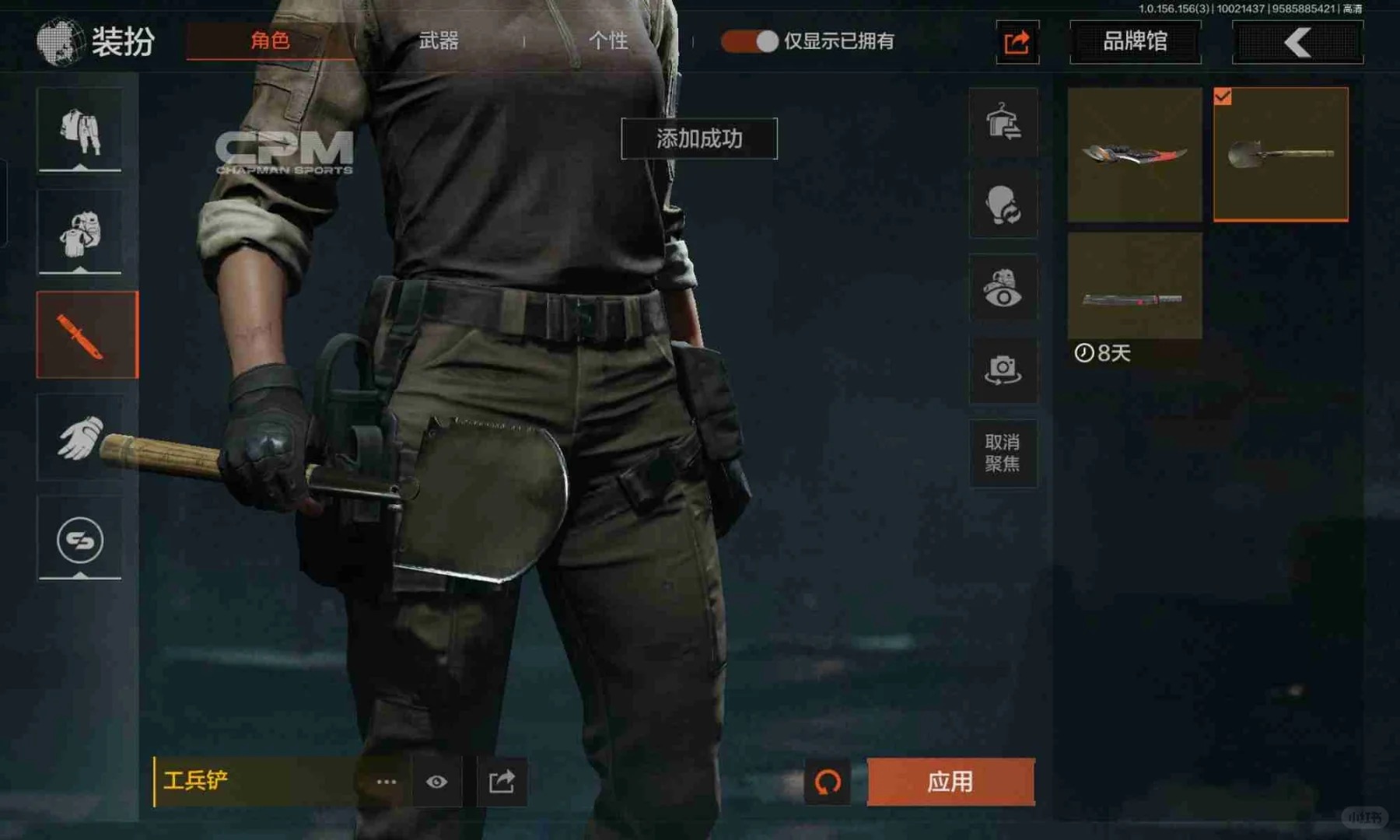Open the three-dots options for 工兵铲
Screen dimensions: 1400x840
click(387, 782)
